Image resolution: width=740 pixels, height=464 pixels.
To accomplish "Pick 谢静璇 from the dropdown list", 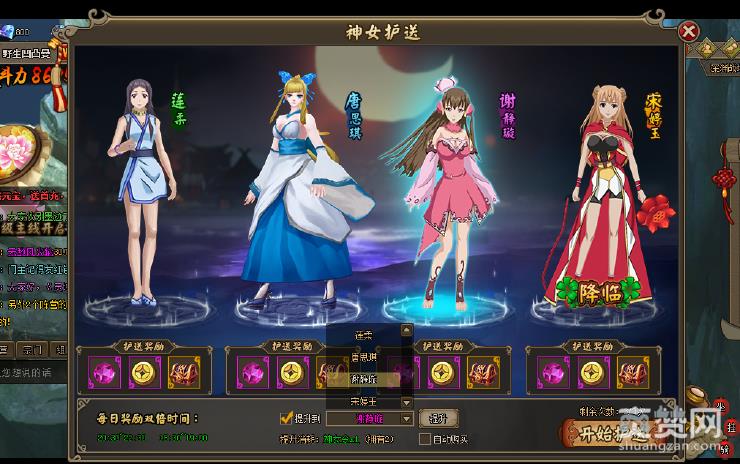I will [x=363, y=379].
